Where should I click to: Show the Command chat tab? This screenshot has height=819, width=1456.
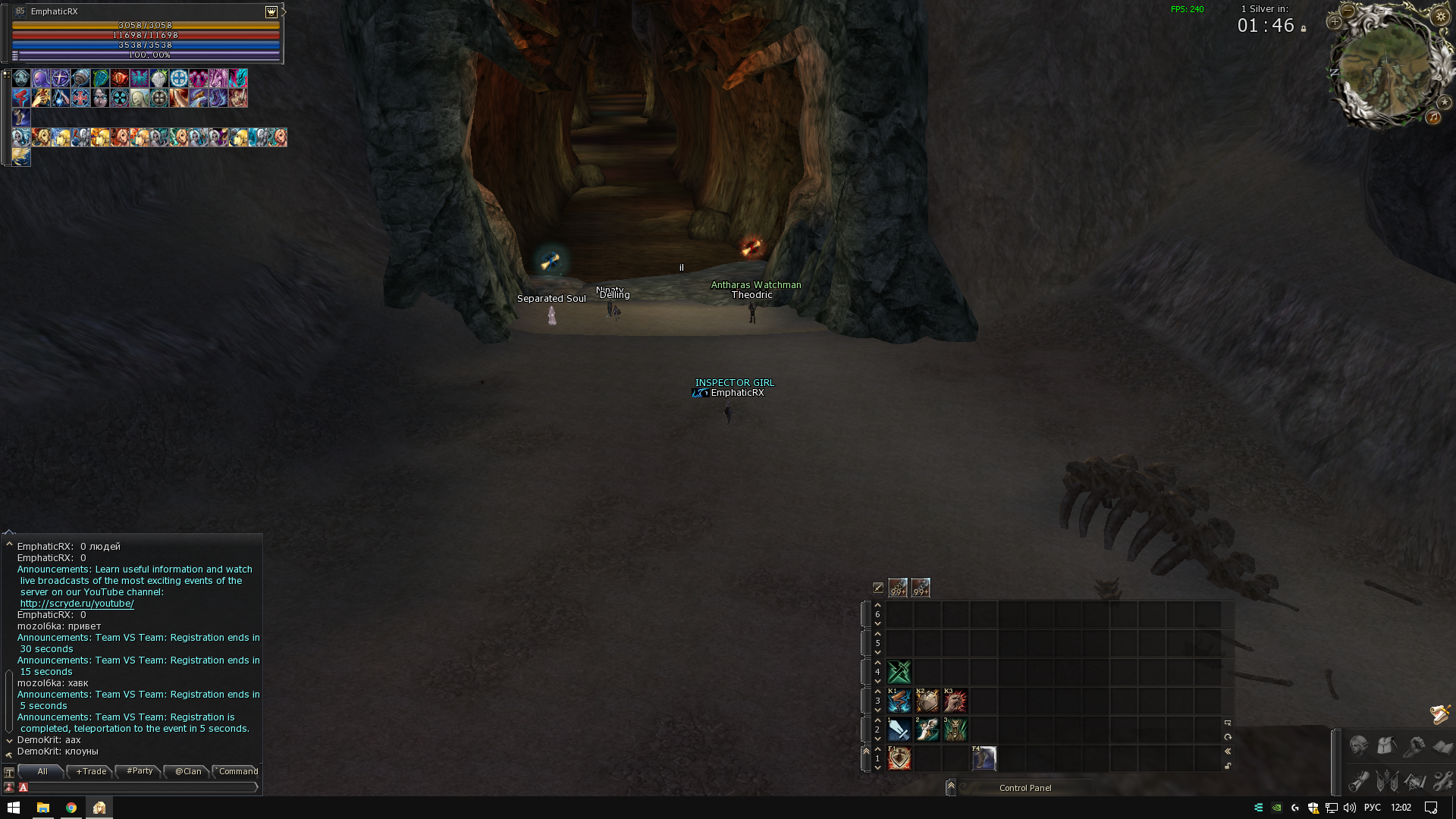click(x=238, y=771)
